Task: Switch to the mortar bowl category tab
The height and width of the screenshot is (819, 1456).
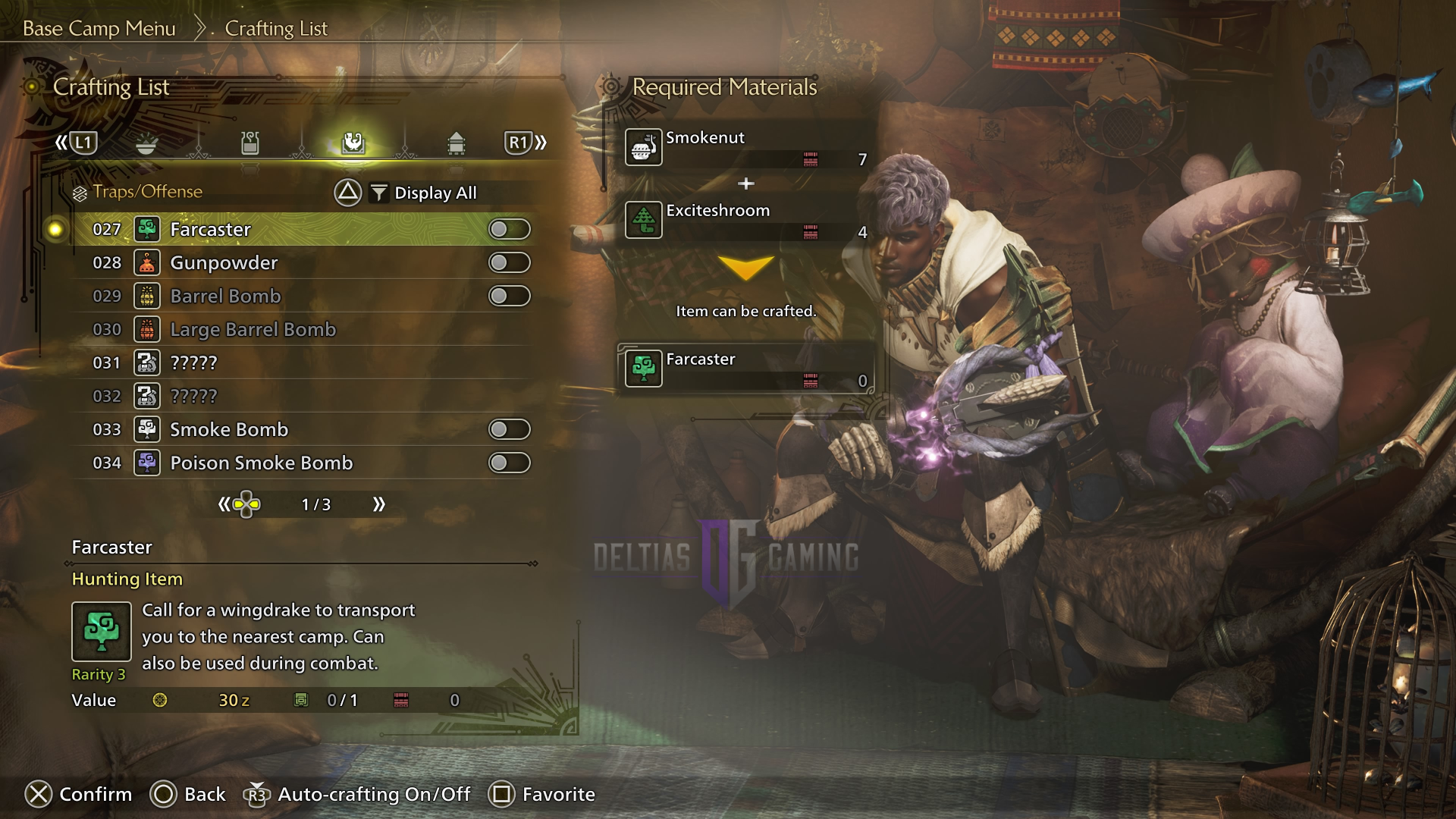Action: tap(146, 143)
